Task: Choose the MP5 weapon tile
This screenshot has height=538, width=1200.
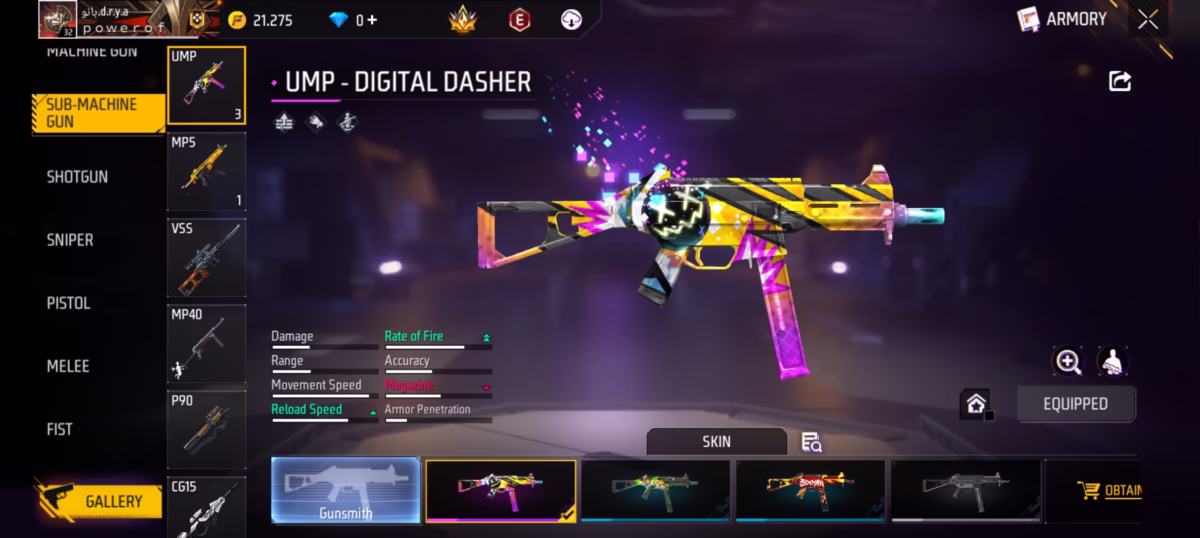Action: pos(206,171)
